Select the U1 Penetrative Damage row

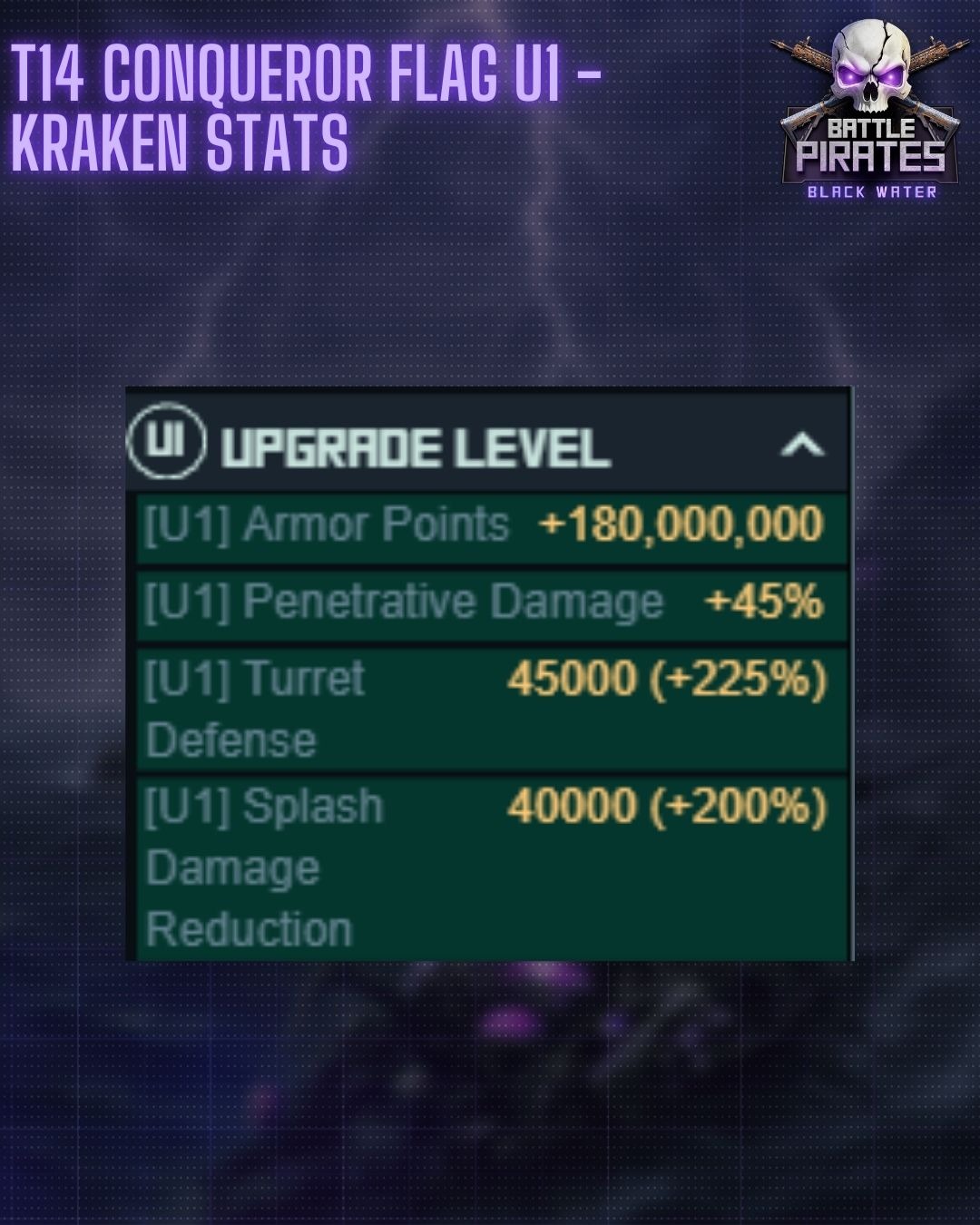point(491,603)
